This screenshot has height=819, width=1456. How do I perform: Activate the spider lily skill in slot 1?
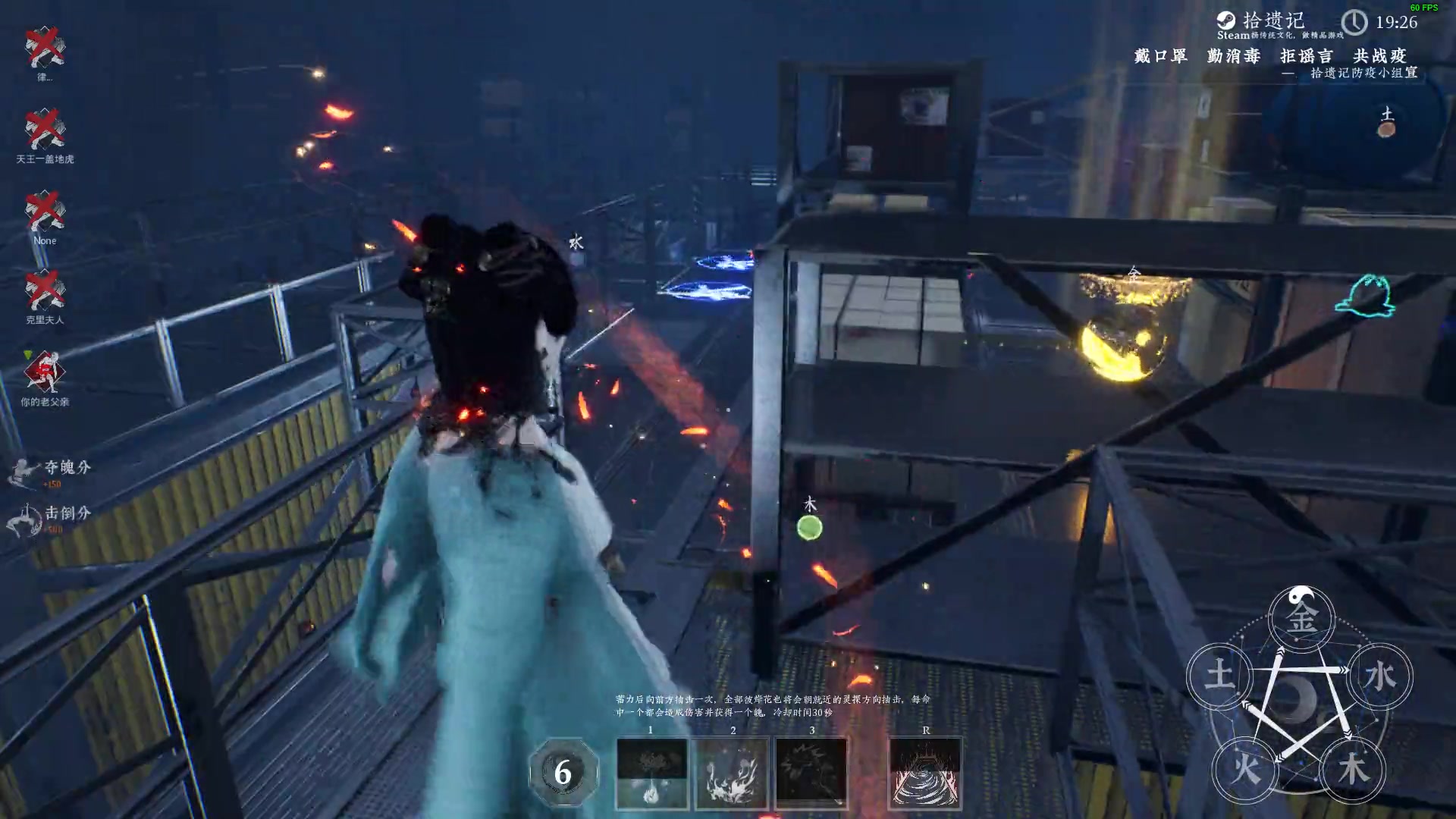click(x=651, y=773)
